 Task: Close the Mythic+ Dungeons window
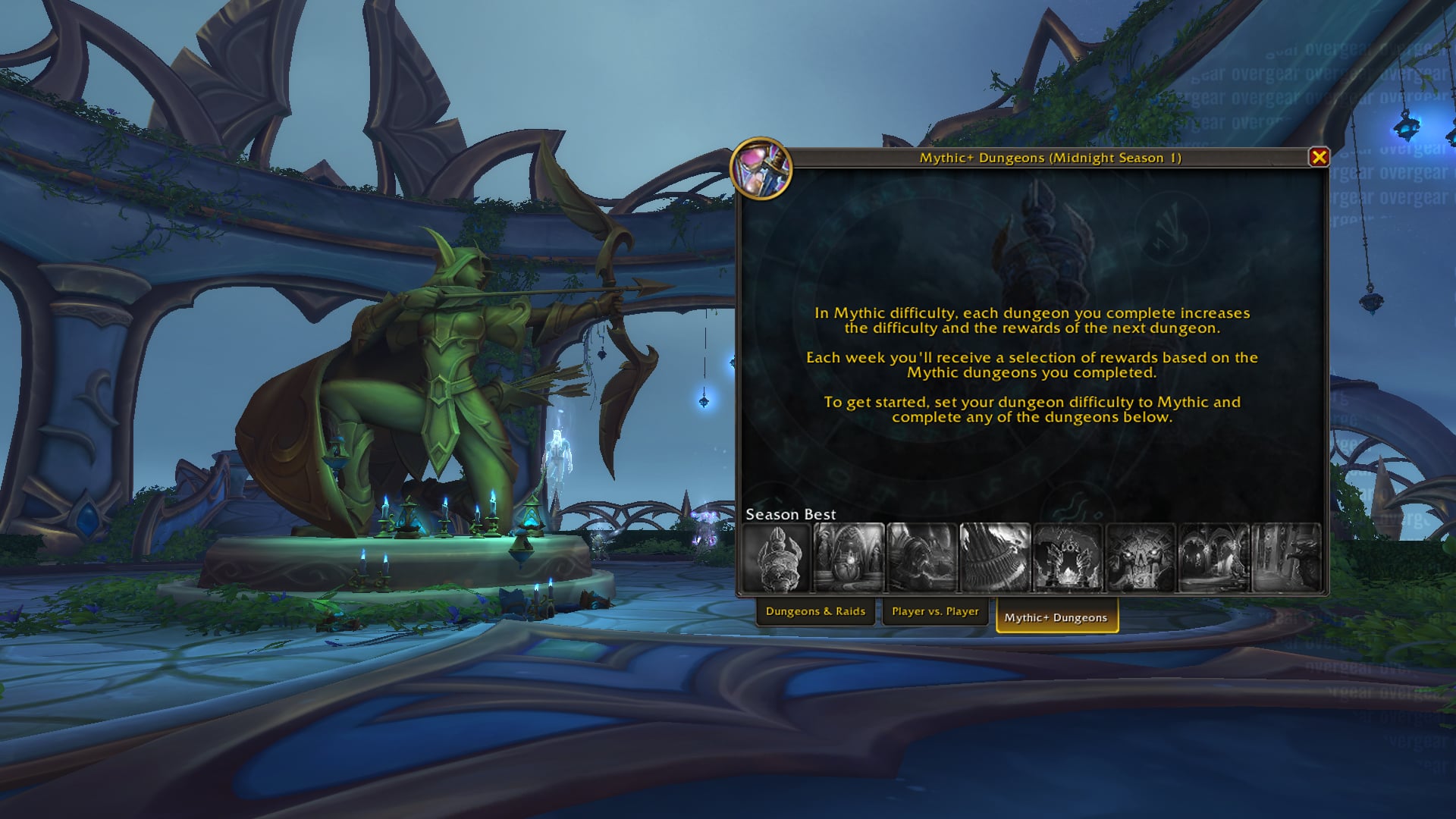click(x=1318, y=156)
